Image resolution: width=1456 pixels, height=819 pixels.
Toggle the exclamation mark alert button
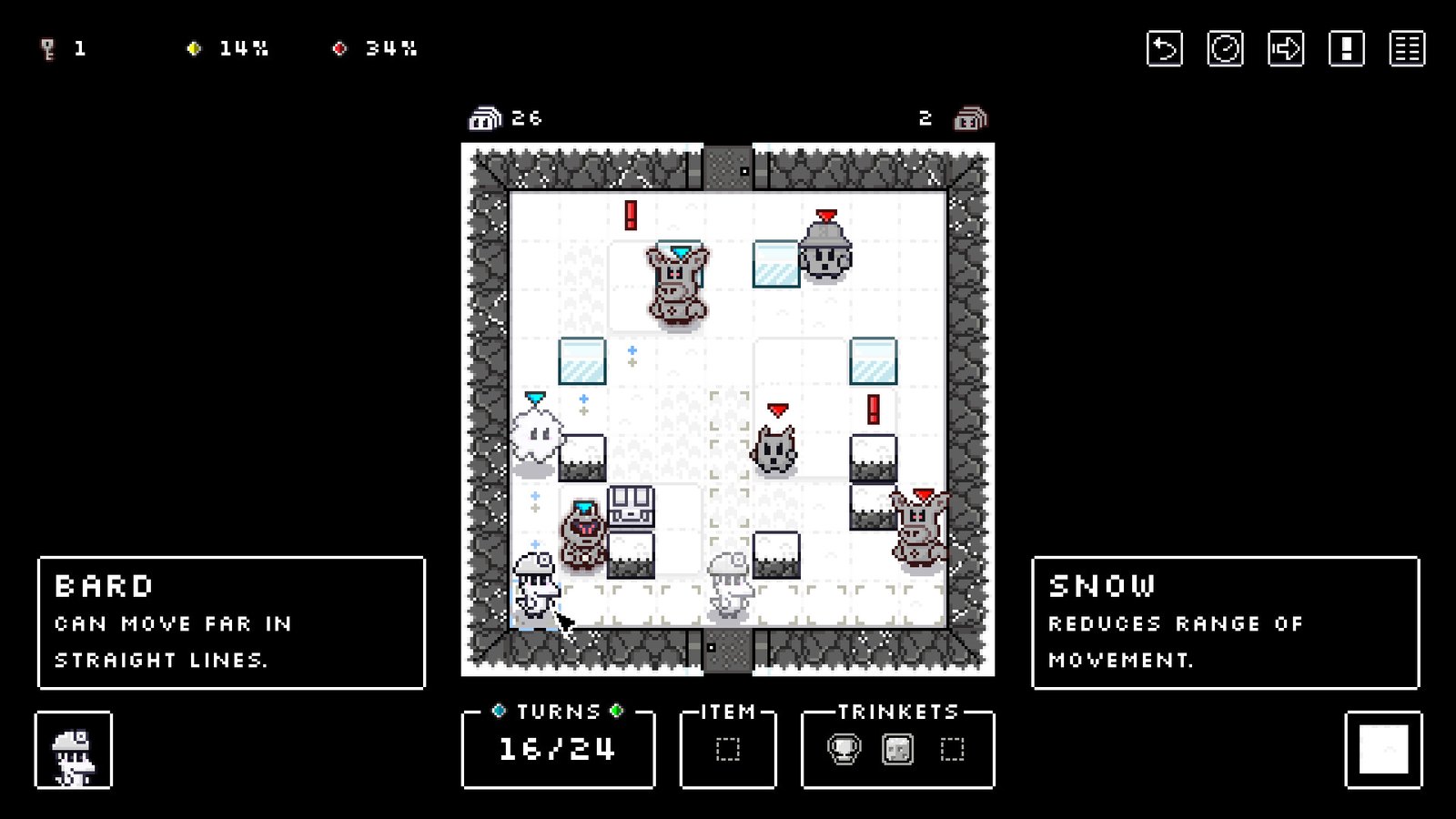pyautogui.click(x=1346, y=49)
